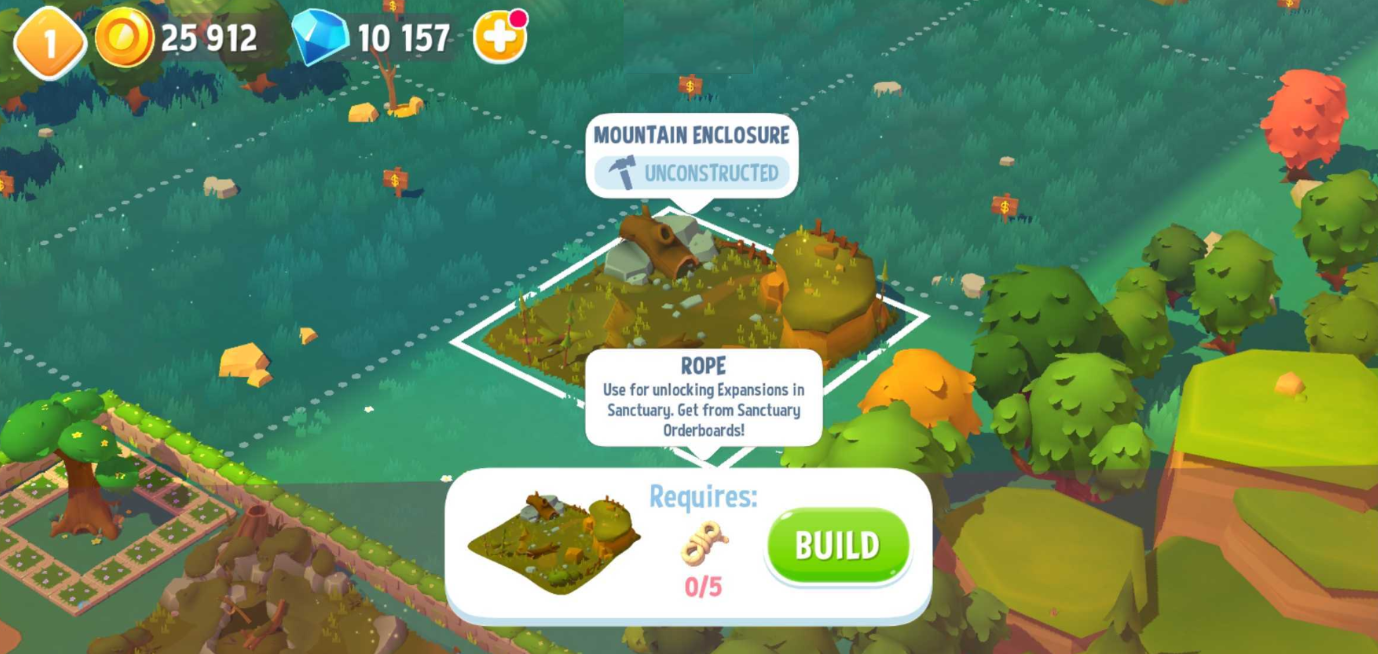Open the player level 1 badge
This screenshot has height=654, width=1378.
coord(48,41)
